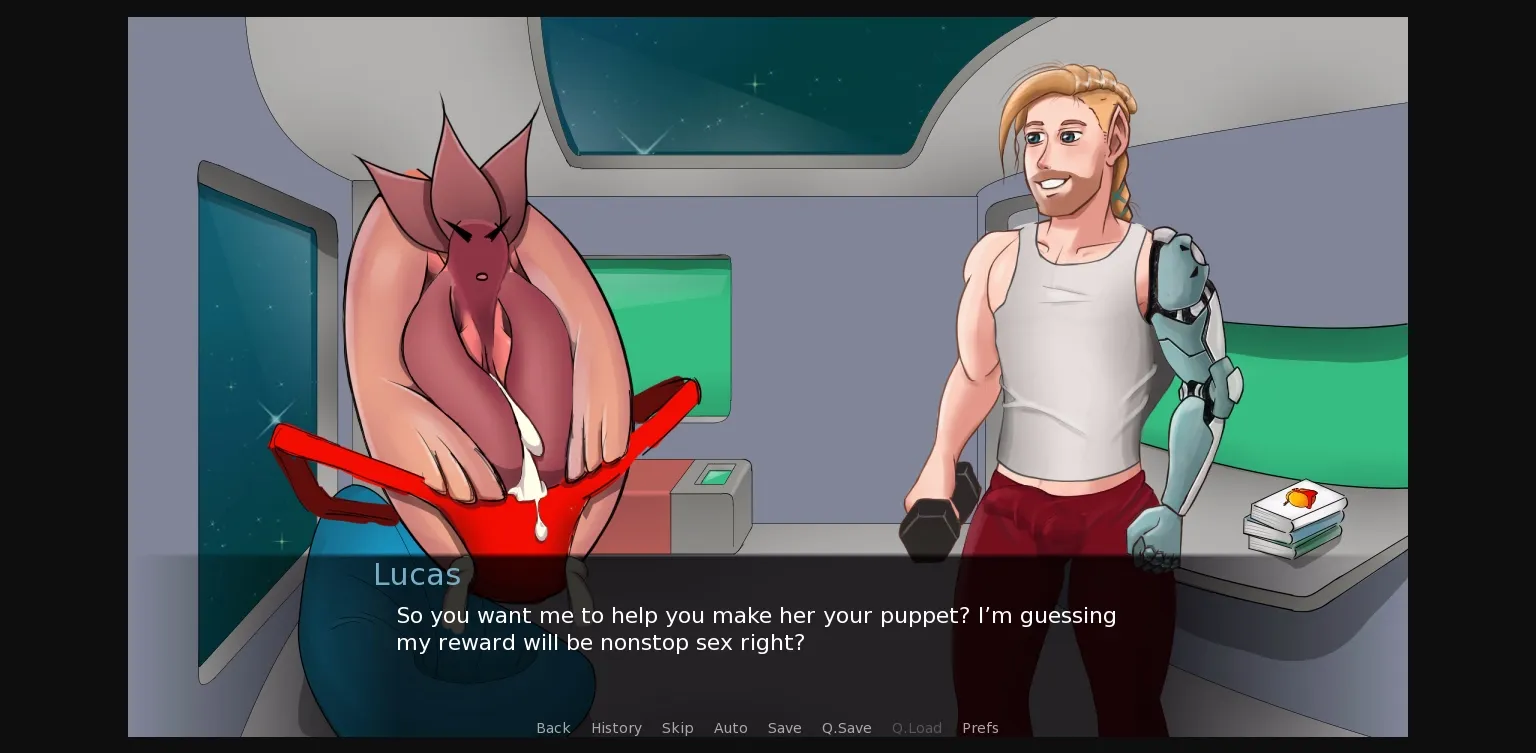Enable Skip mode to fast-forward dialogue
Viewport: 1536px width, 753px height.
click(677, 728)
